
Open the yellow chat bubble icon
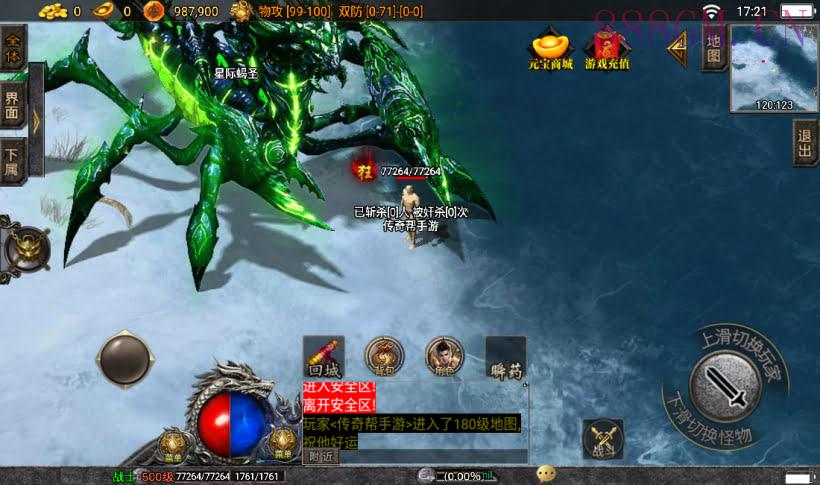546,474
